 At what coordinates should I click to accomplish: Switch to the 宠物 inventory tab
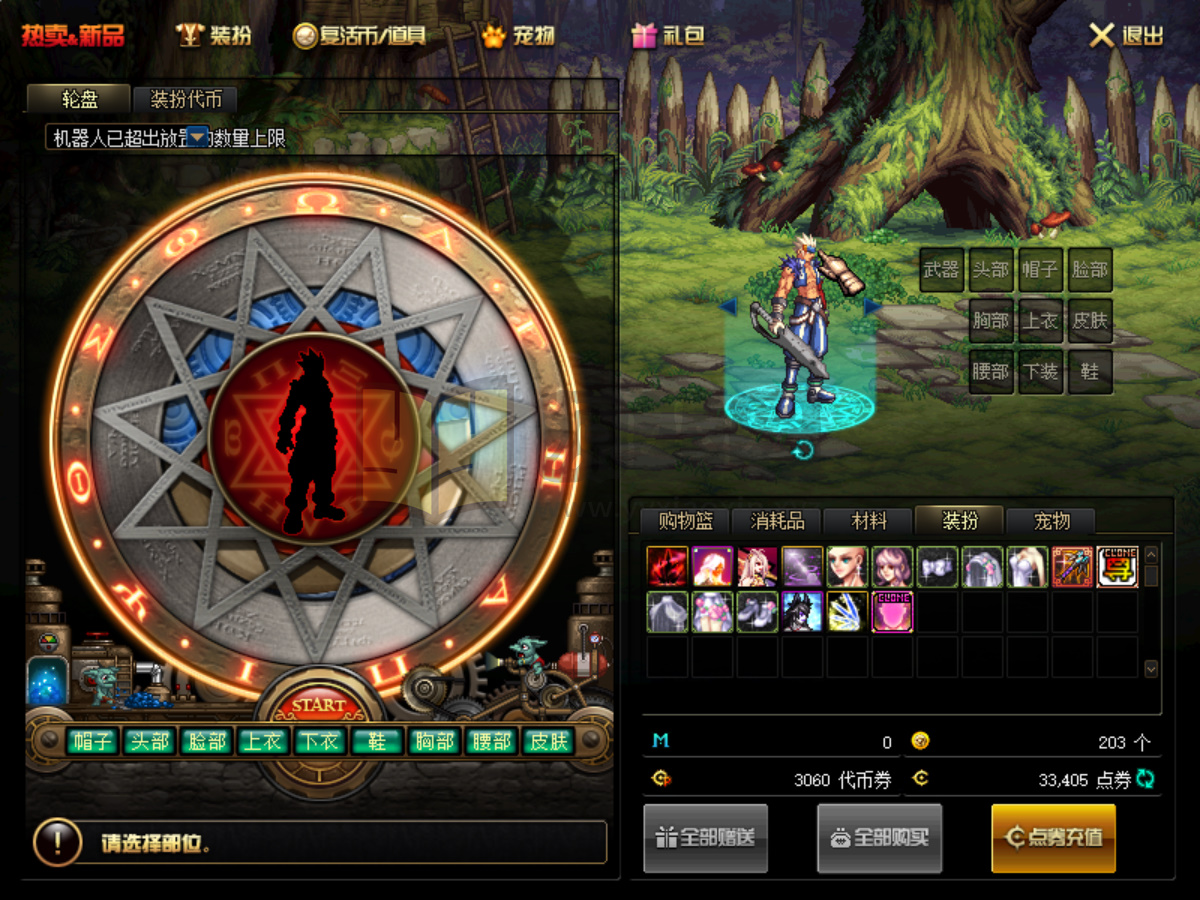pyautogui.click(x=1051, y=521)
